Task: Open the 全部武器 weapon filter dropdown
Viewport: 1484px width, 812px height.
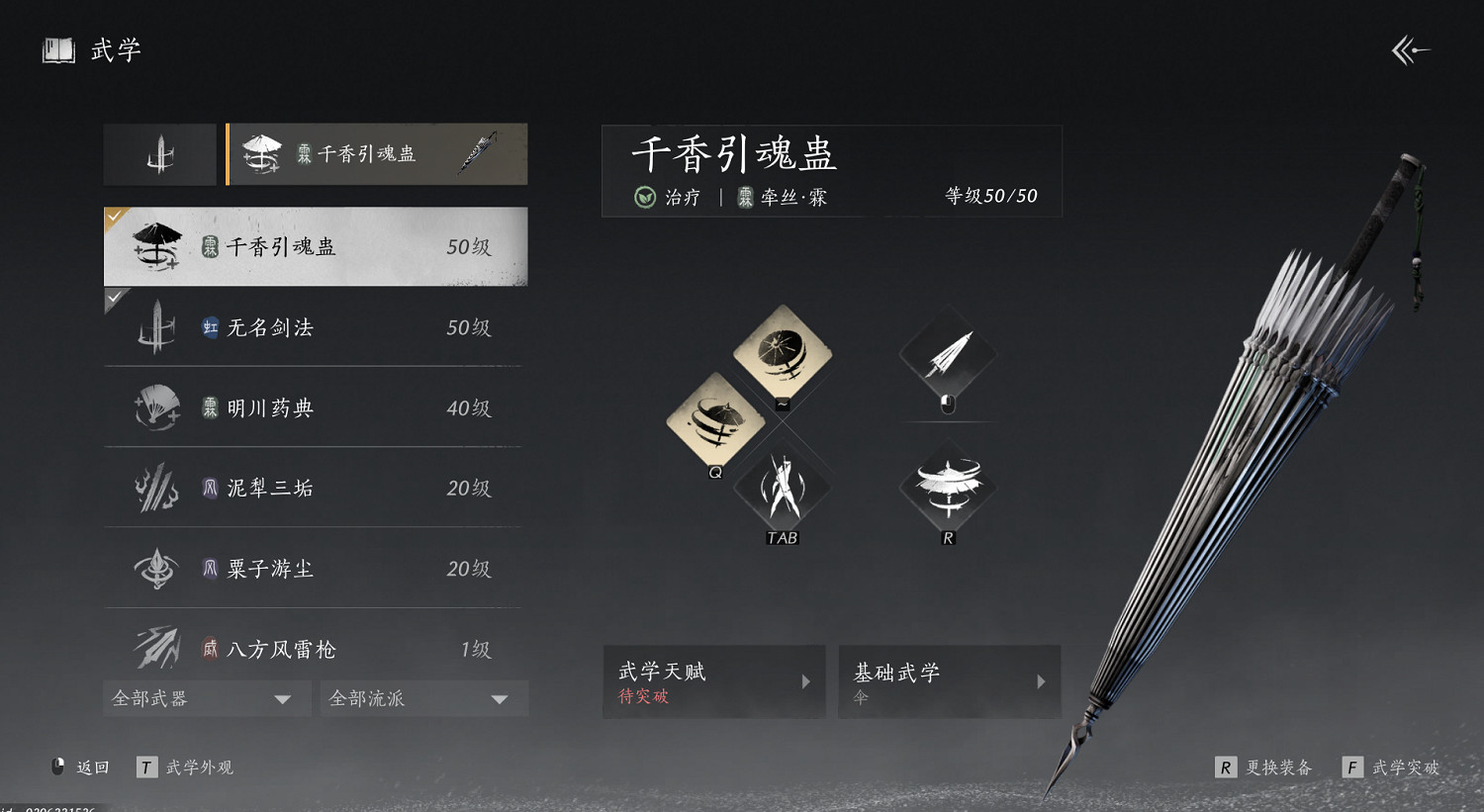Action: pos(206,698)
